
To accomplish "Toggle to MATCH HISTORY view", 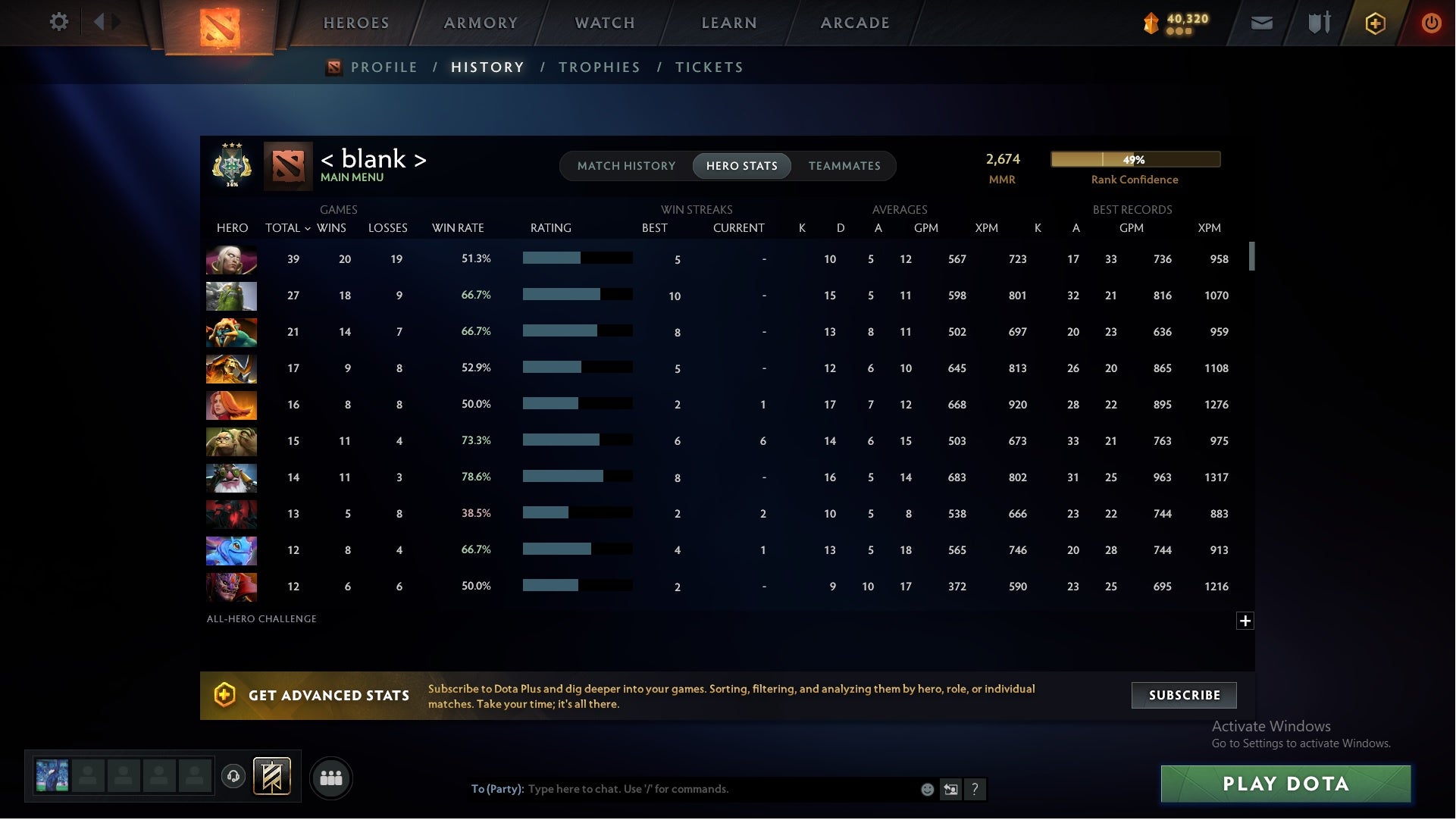I will (626, 165).
